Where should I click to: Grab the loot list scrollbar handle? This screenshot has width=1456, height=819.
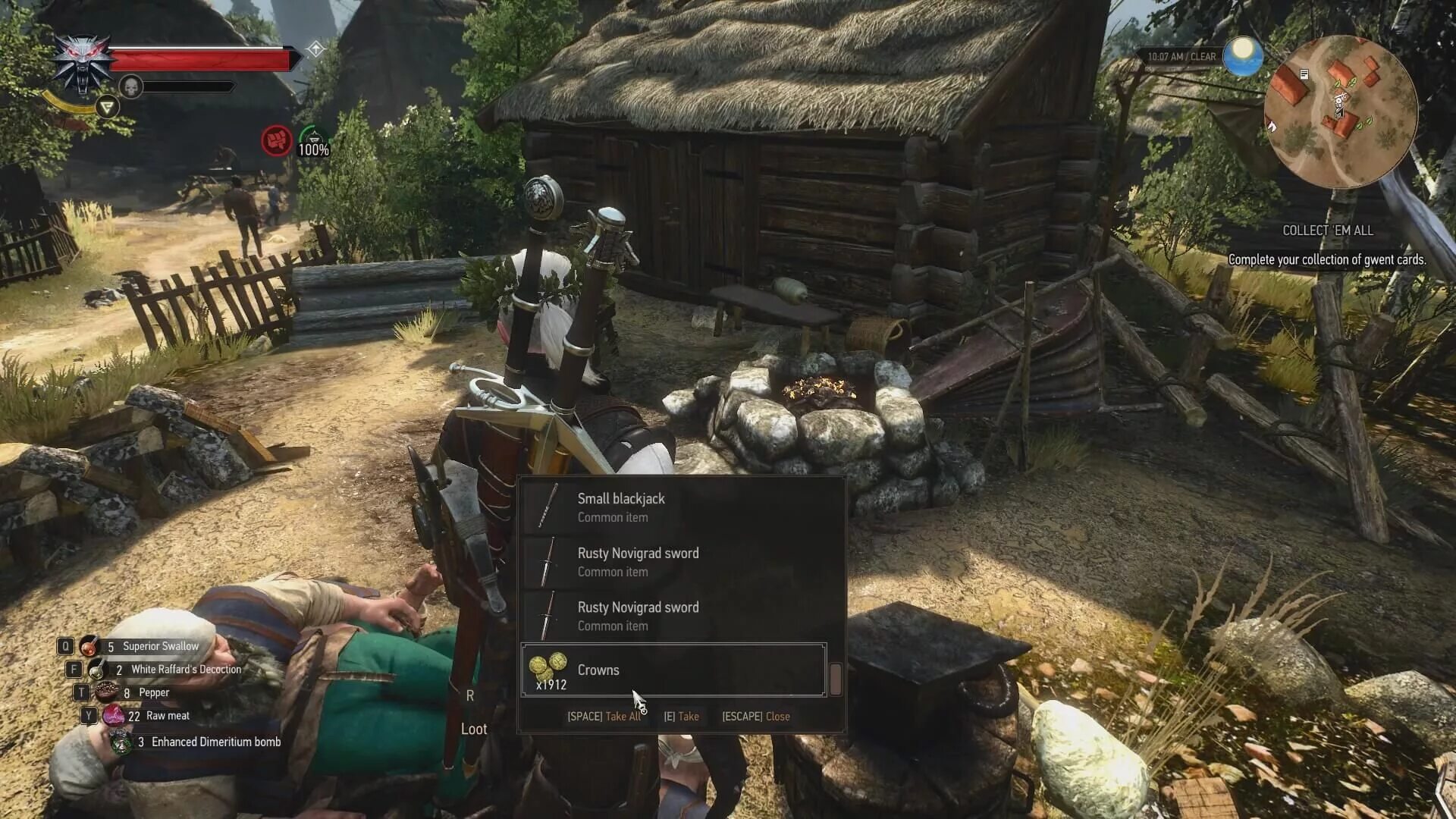836,679
